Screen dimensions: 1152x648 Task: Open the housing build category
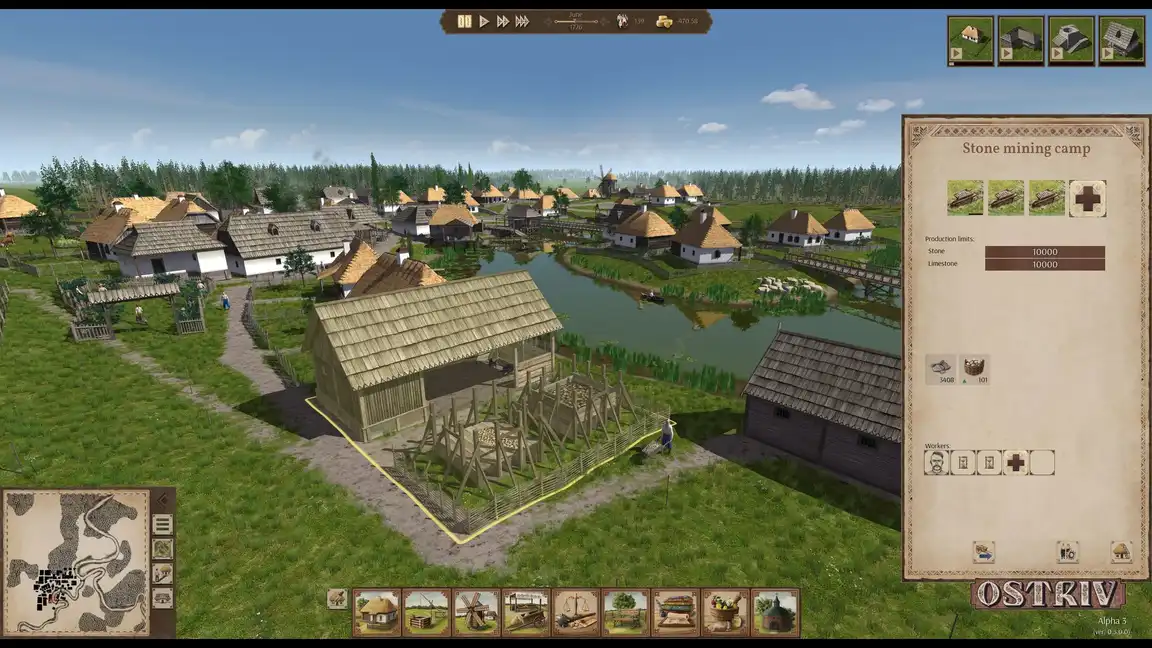(377, 612)
